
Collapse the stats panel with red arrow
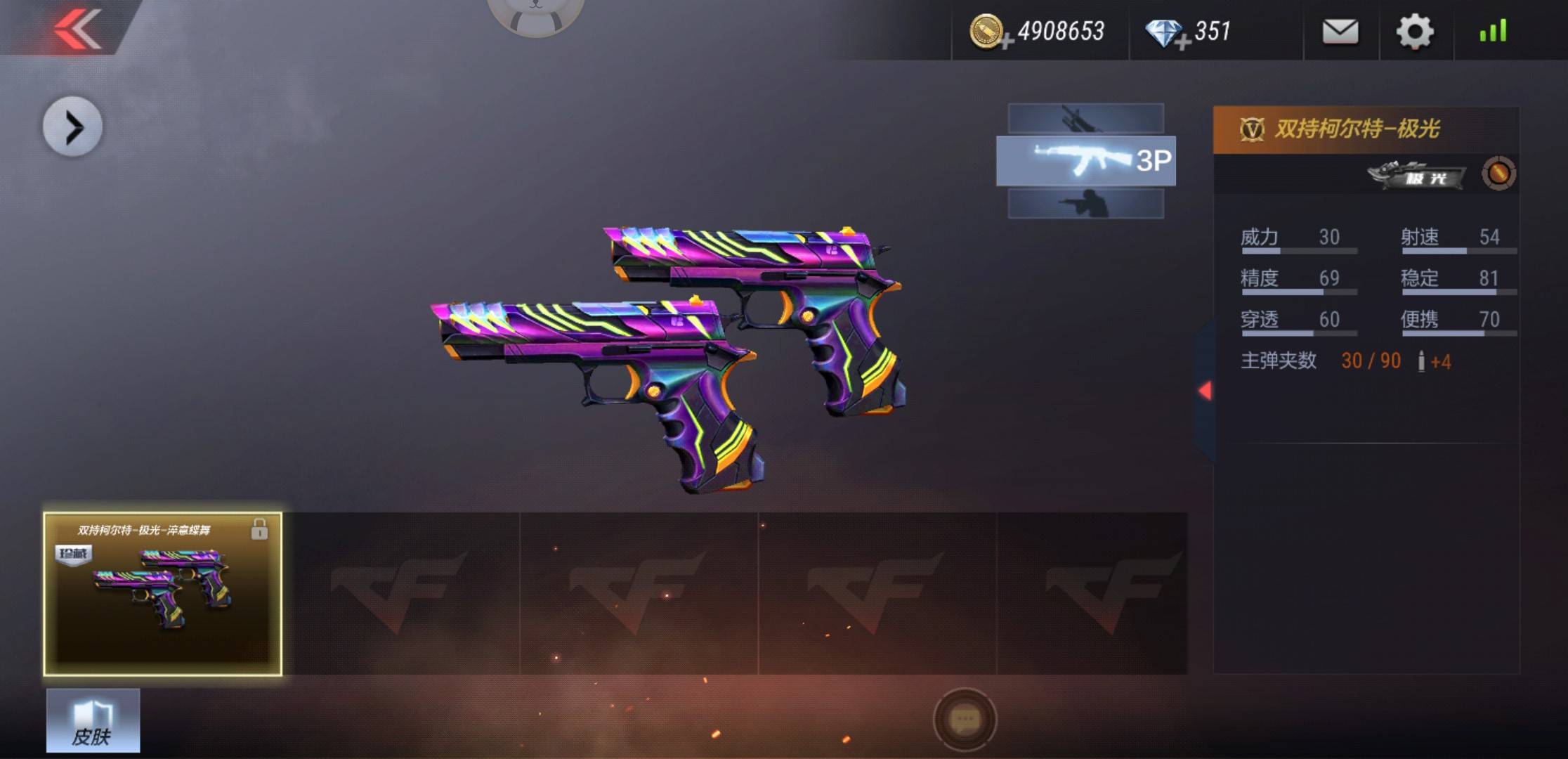[1206, 391]
